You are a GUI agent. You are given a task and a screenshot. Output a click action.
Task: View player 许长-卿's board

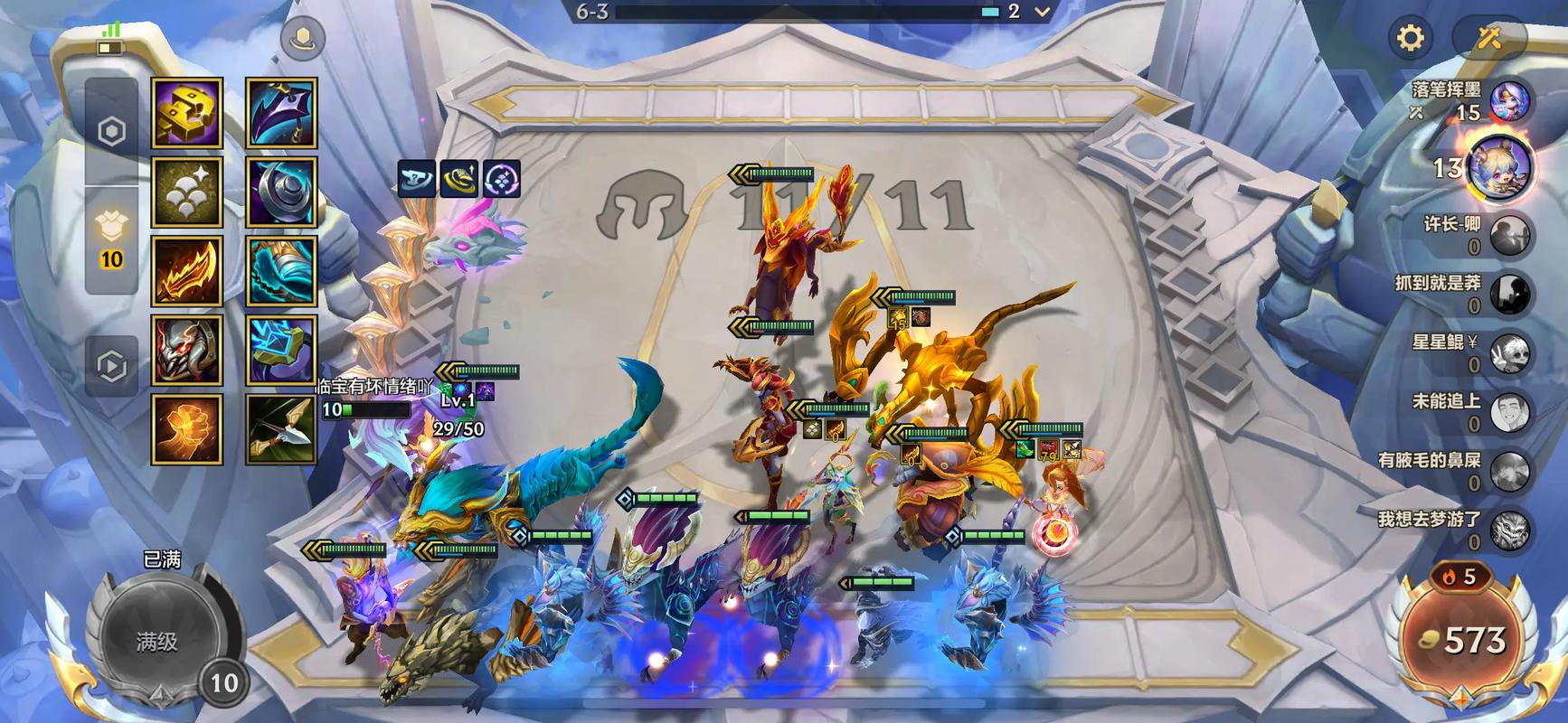[x=1508, y=234]
